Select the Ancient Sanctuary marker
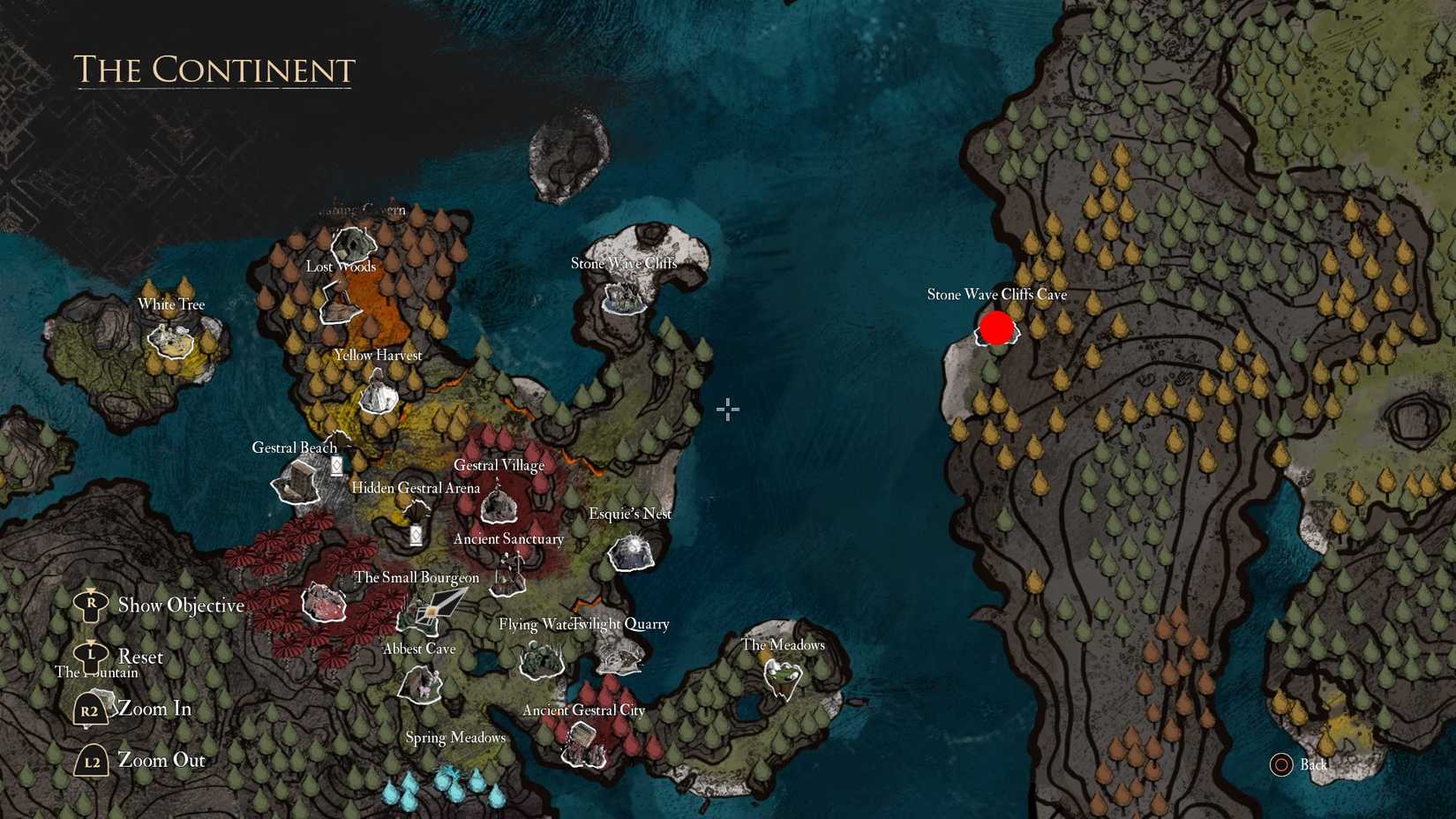 510,574
